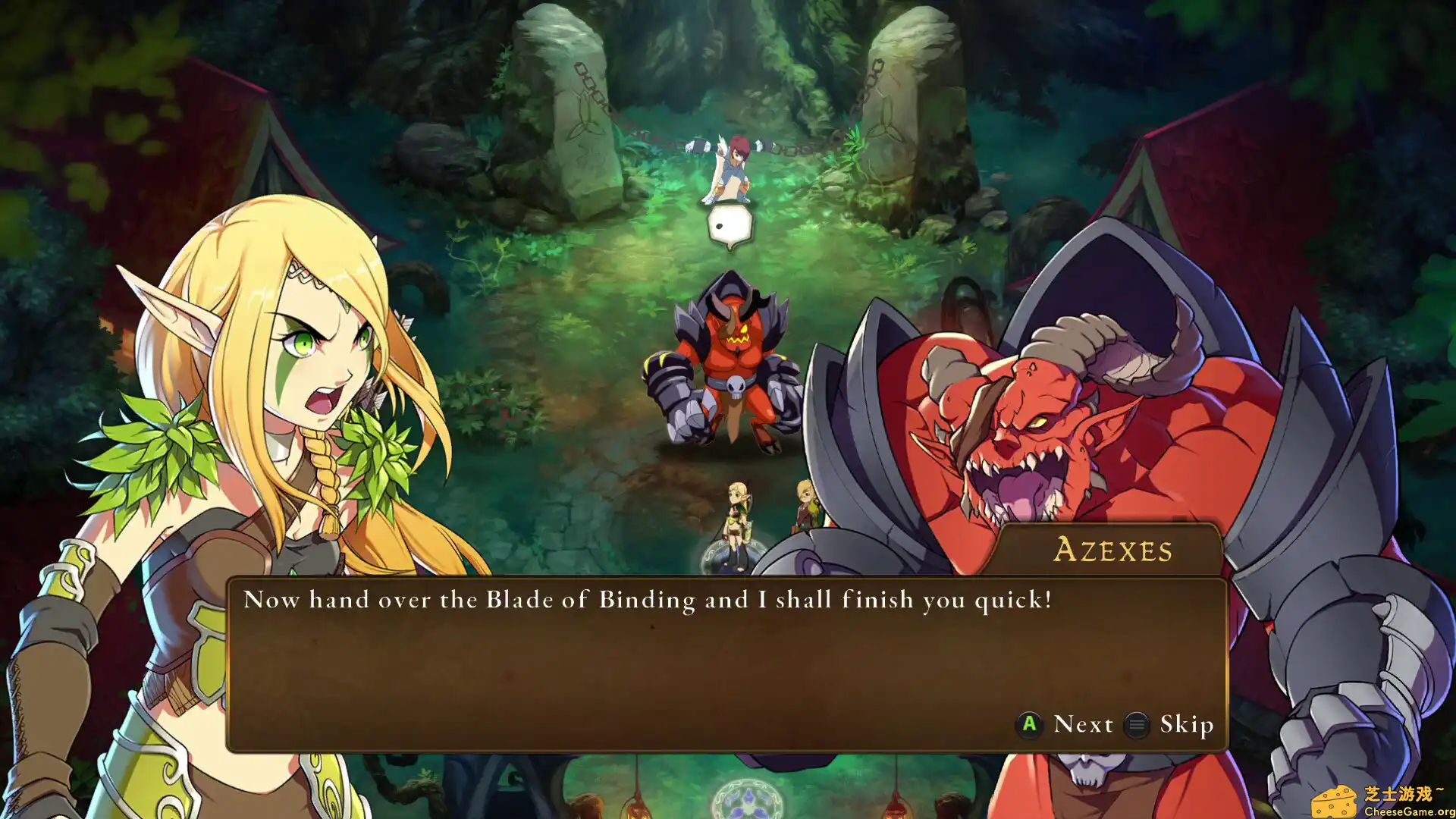Viewport: 1456px width, 819px height.
Task: Click the hamburger menu icon beside Skip
Action: [1135, 725]
